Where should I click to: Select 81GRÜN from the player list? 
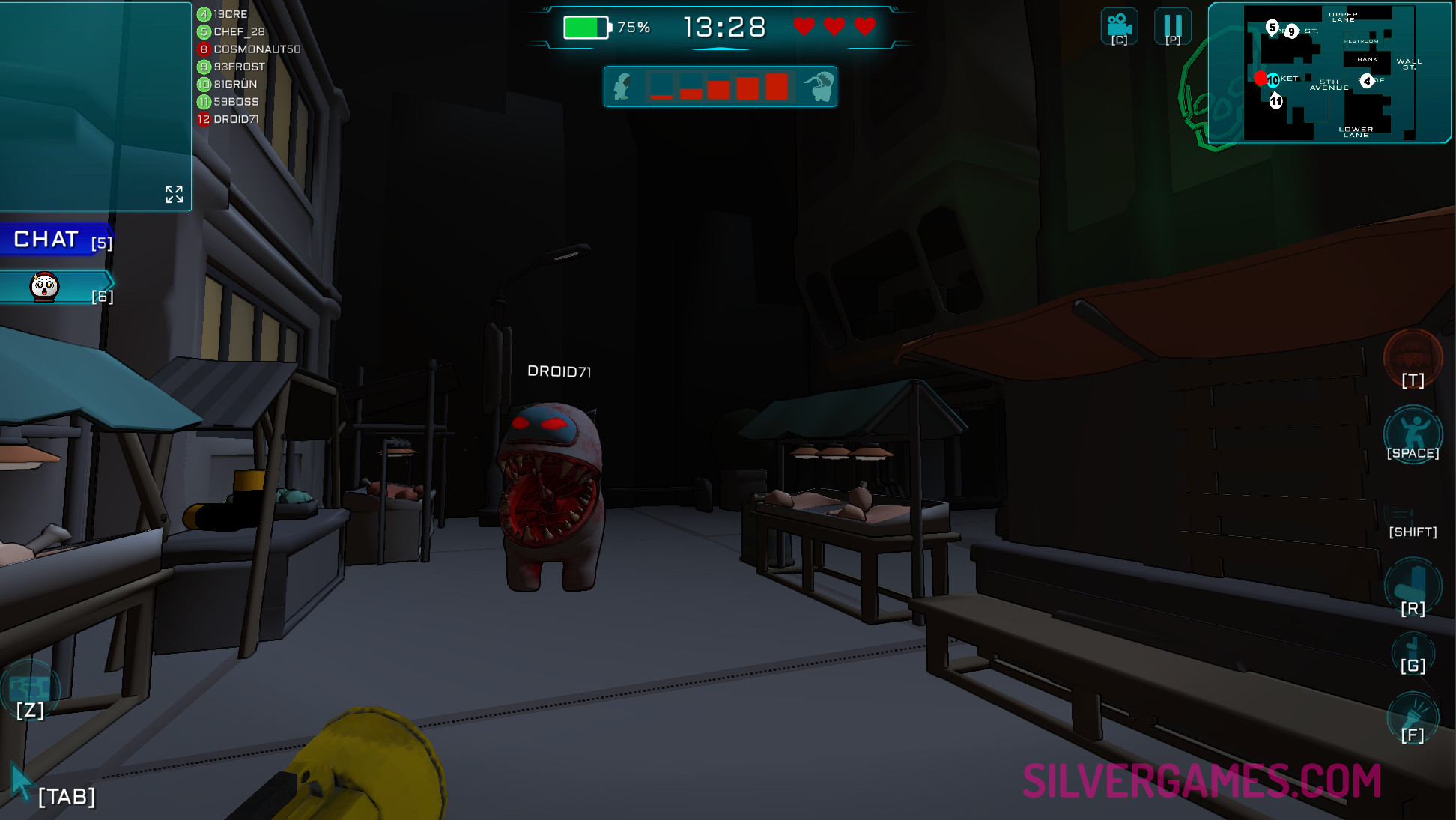pos(235,84)
